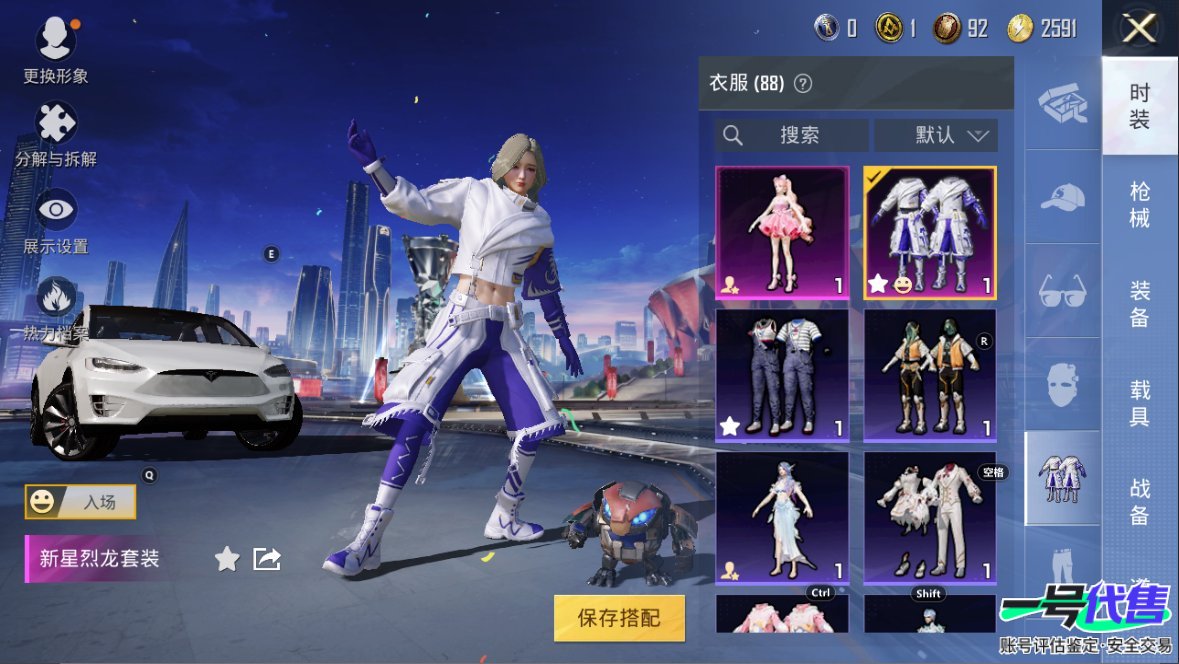The image size is (1179, 664).
Task: Open 热力档案 flame icon
Action: click(x=56, y=298)
